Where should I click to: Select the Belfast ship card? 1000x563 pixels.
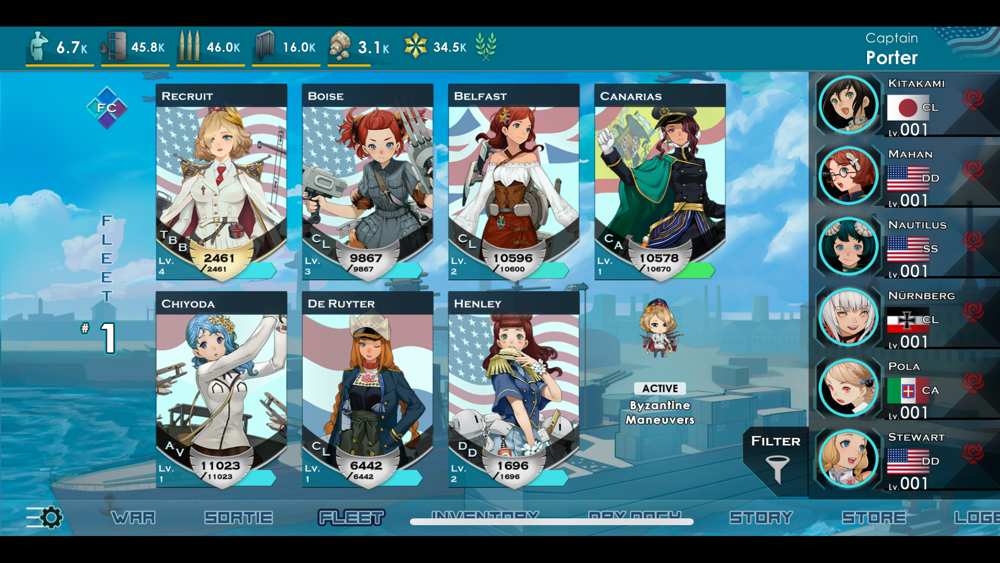click(513, 182)
